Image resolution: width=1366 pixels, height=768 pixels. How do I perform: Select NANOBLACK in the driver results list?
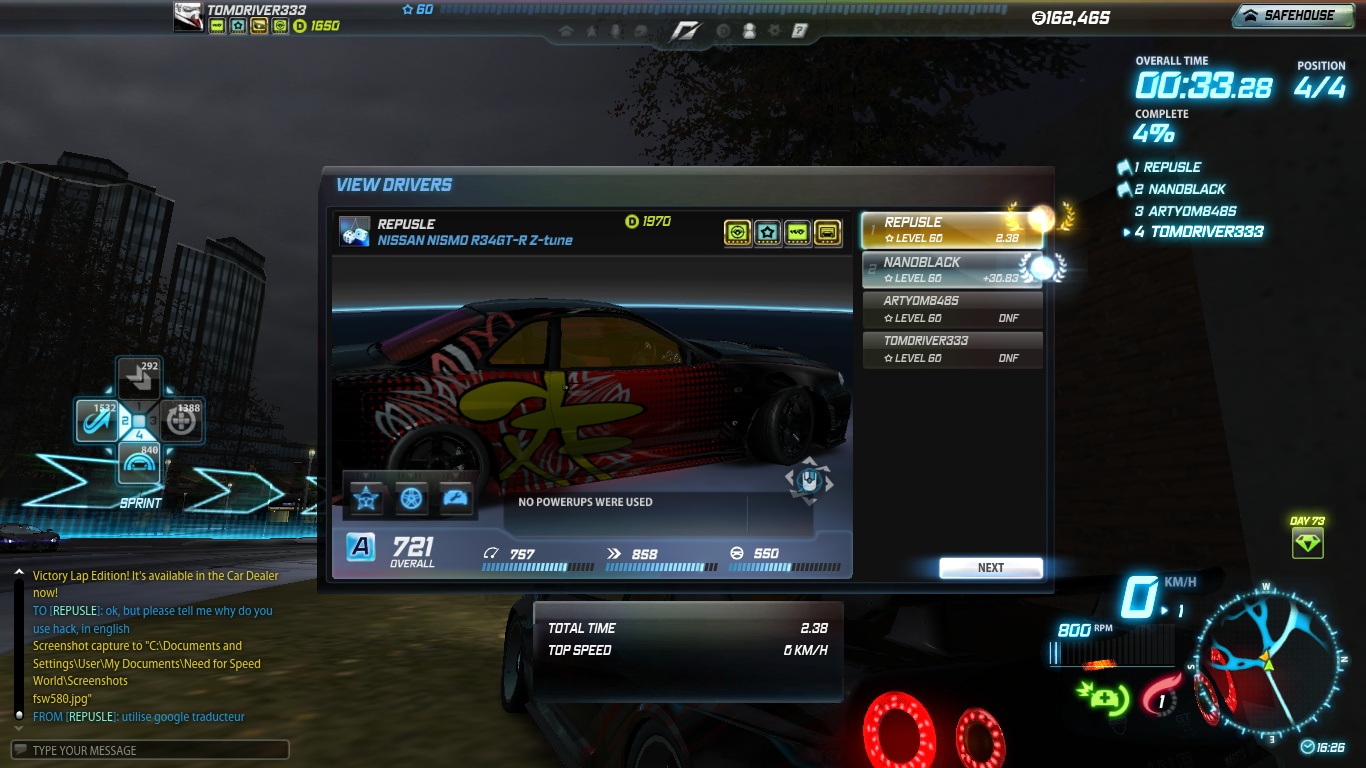[x=951, y=270]
